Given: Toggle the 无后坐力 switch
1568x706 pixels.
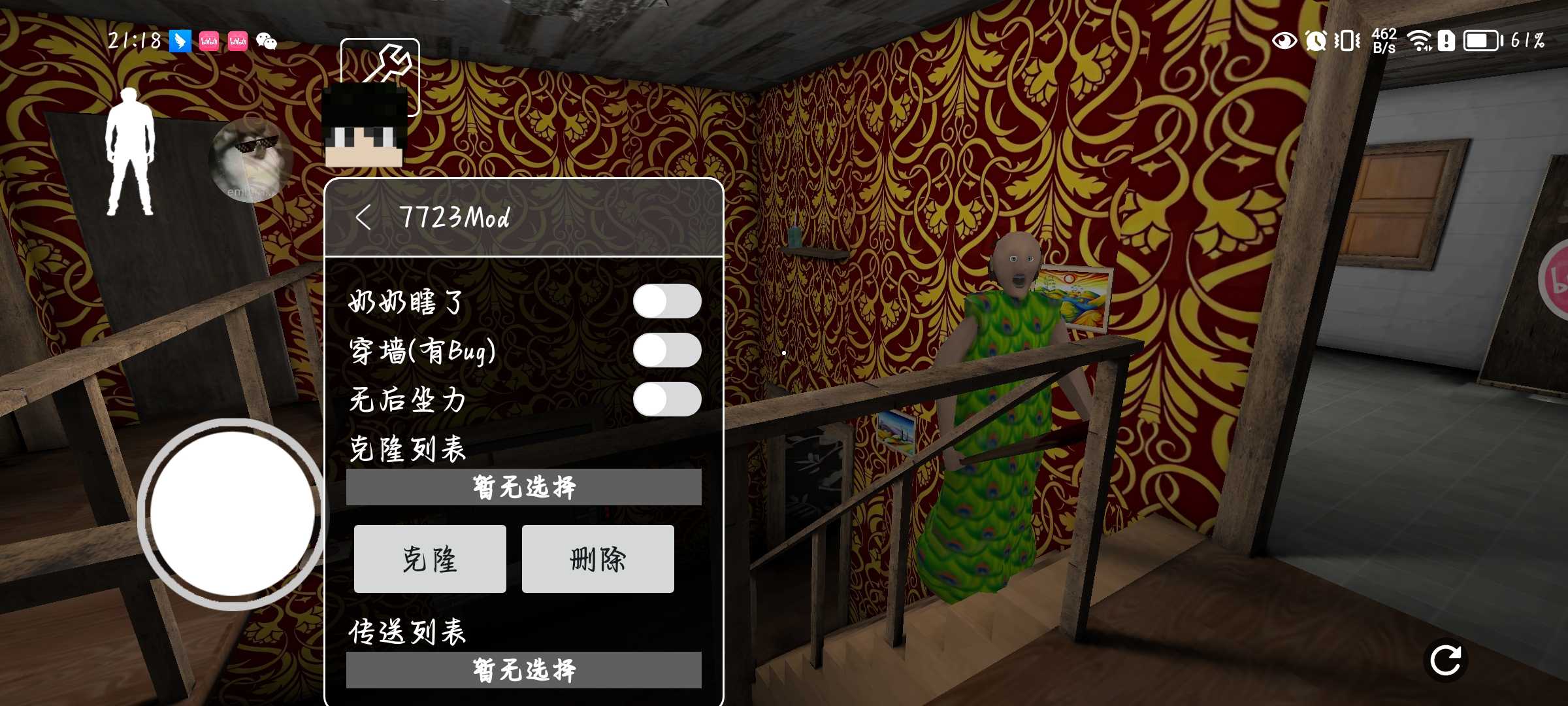Looking at the screenshot, I should coord(668,401).
